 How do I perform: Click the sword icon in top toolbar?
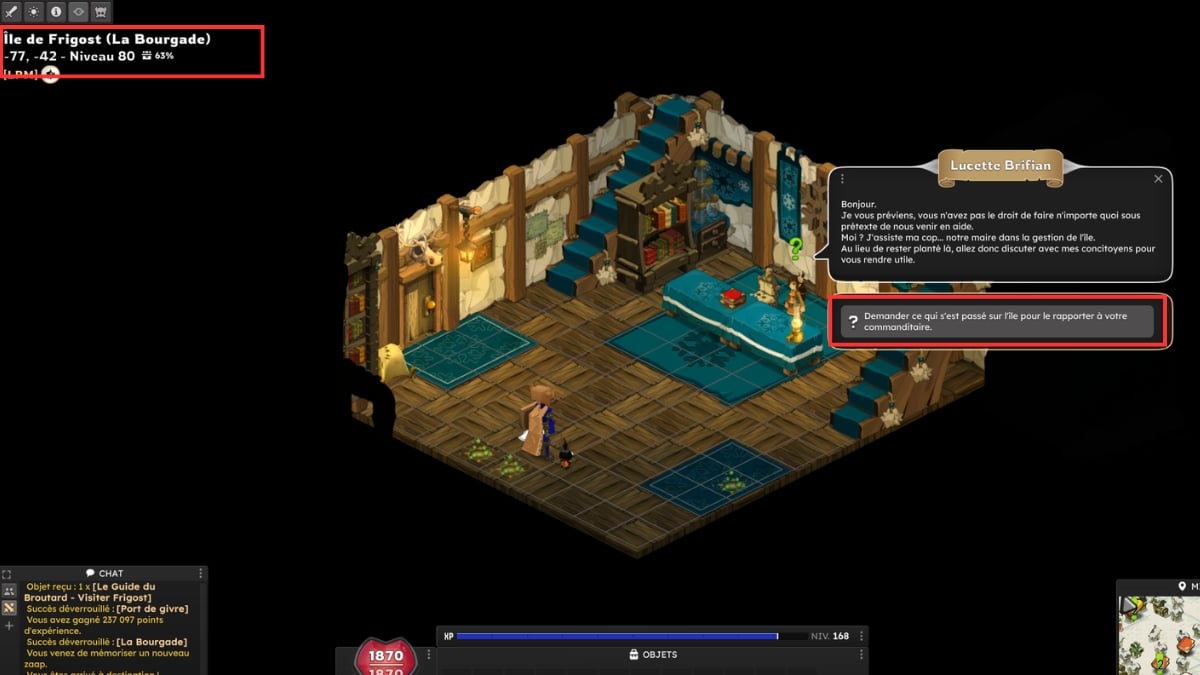click(x=12, y=12)
